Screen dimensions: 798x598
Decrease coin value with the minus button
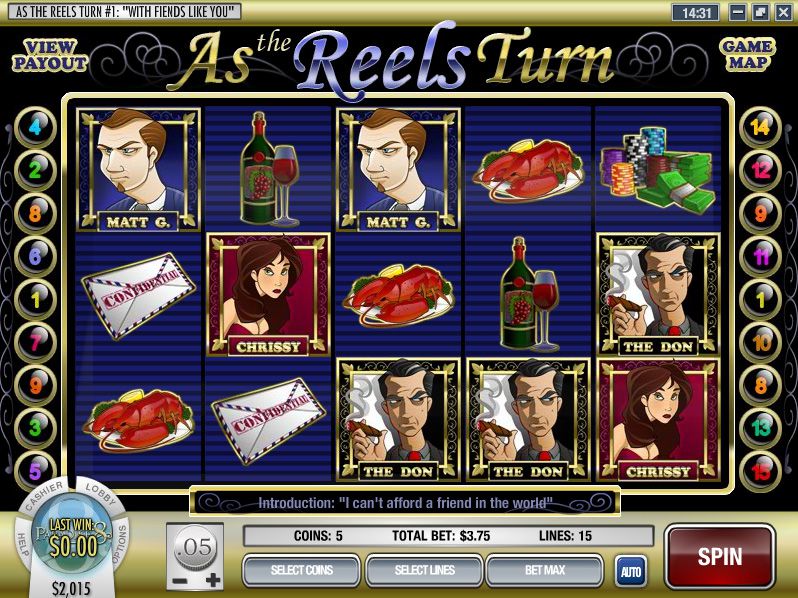177,579
